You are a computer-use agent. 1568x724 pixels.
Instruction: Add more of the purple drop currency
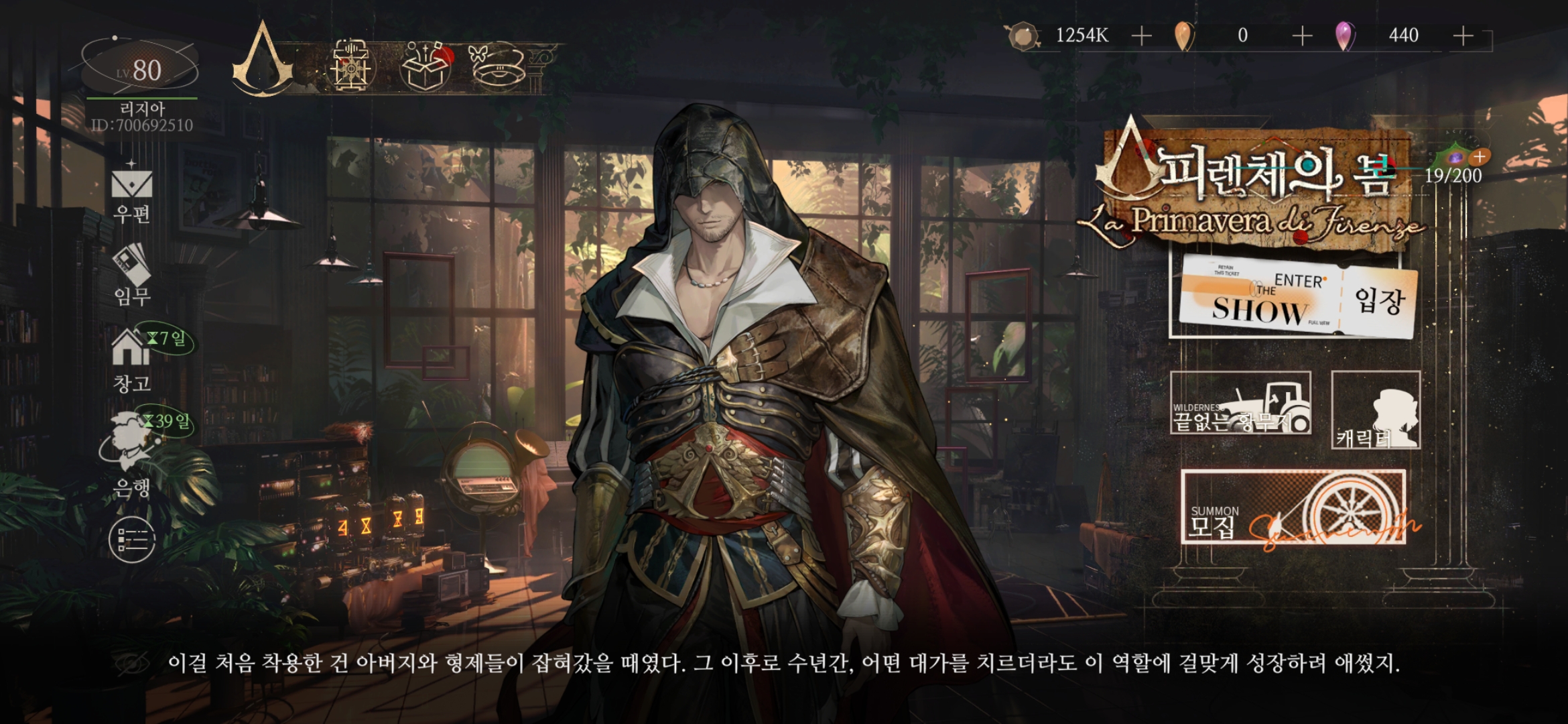point(1463,36)
